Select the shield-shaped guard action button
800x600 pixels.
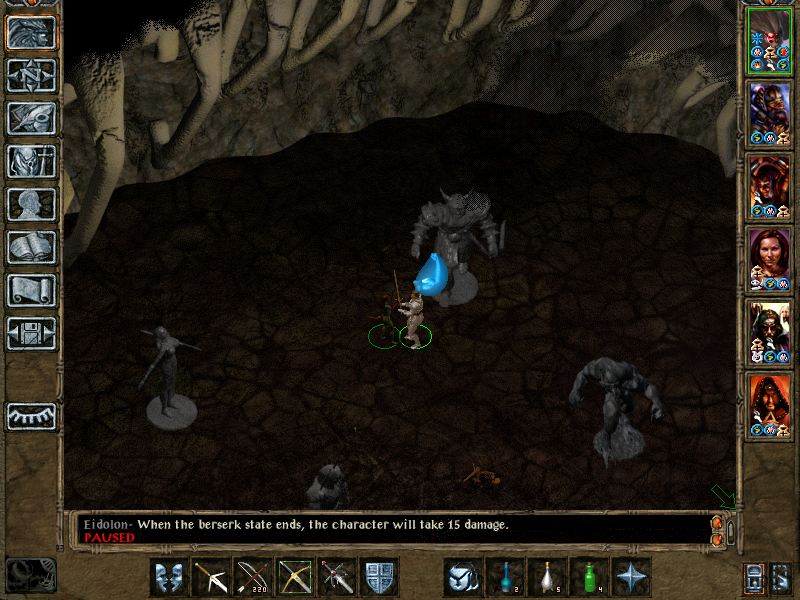click(x=380, y=577)
